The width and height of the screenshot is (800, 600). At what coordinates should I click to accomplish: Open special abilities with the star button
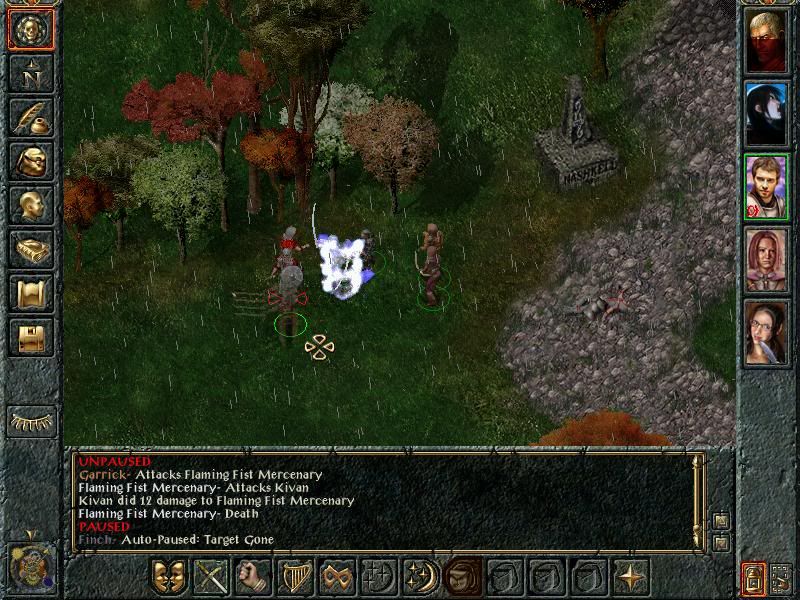630,577
